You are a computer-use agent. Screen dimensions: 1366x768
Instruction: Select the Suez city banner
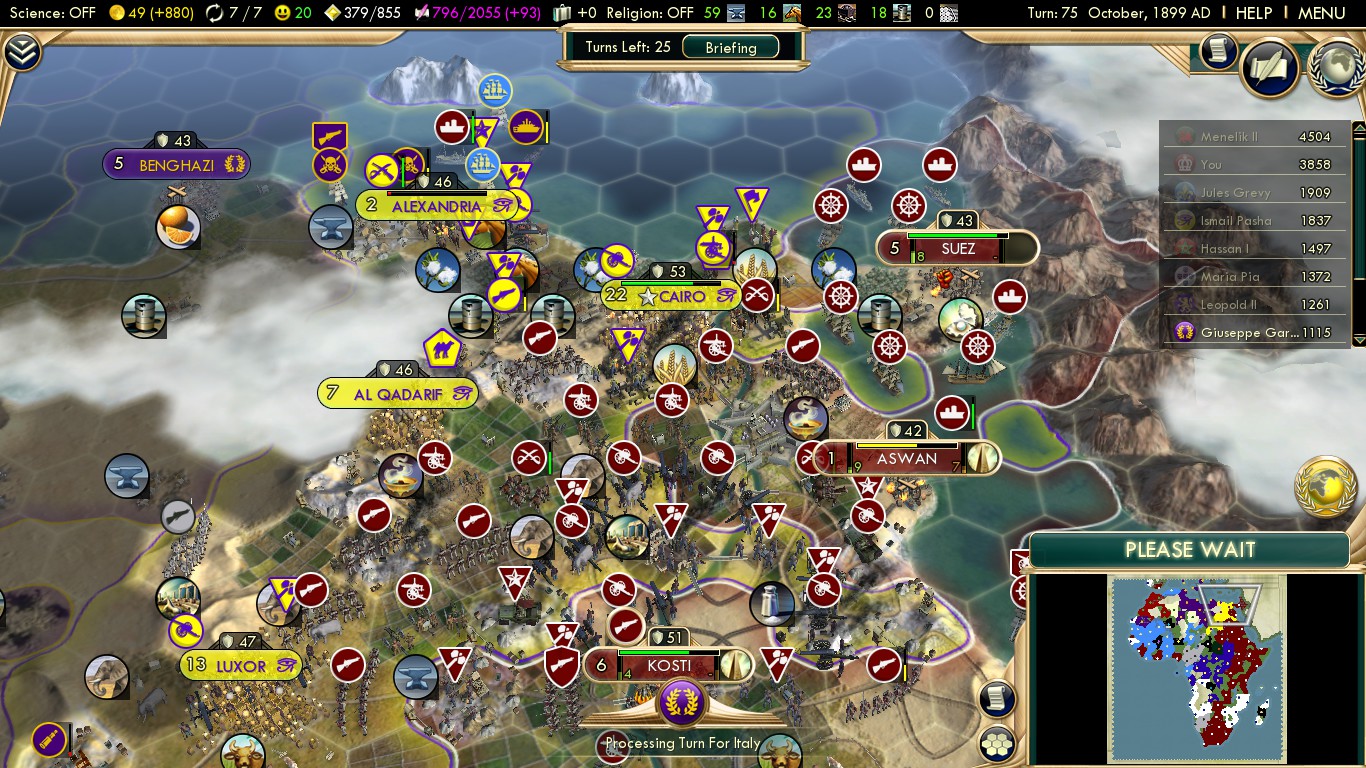pos(957,248)
